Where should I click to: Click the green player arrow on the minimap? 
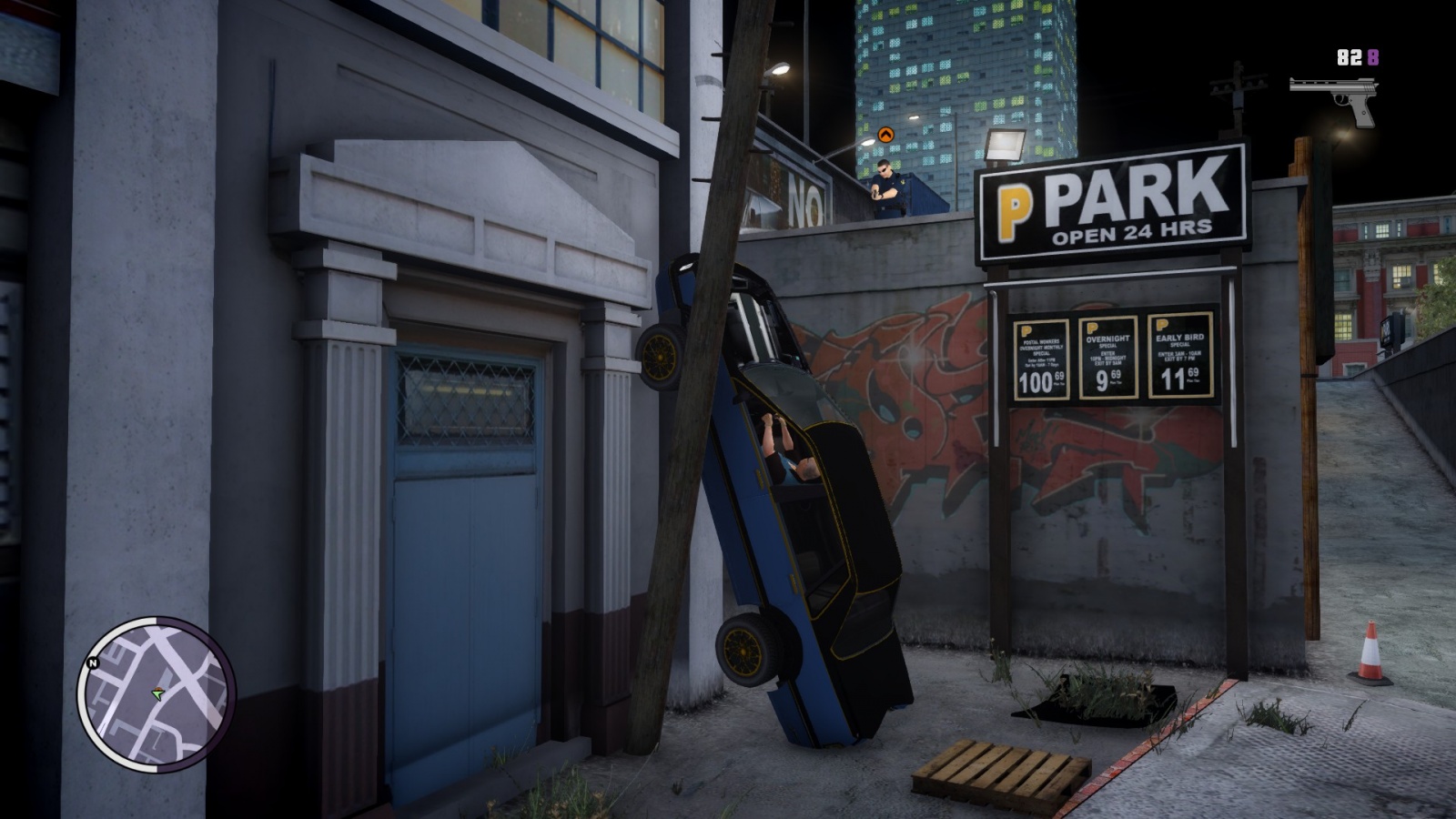pyautogui.click(x=158, y=694)
